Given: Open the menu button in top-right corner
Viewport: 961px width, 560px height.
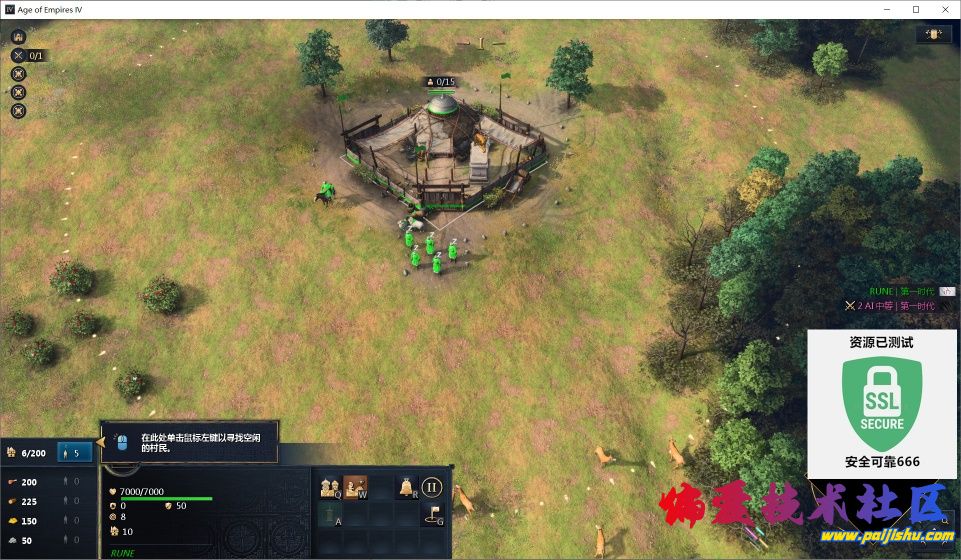Looking at the screenshot, I should click(x=932, y=34).
